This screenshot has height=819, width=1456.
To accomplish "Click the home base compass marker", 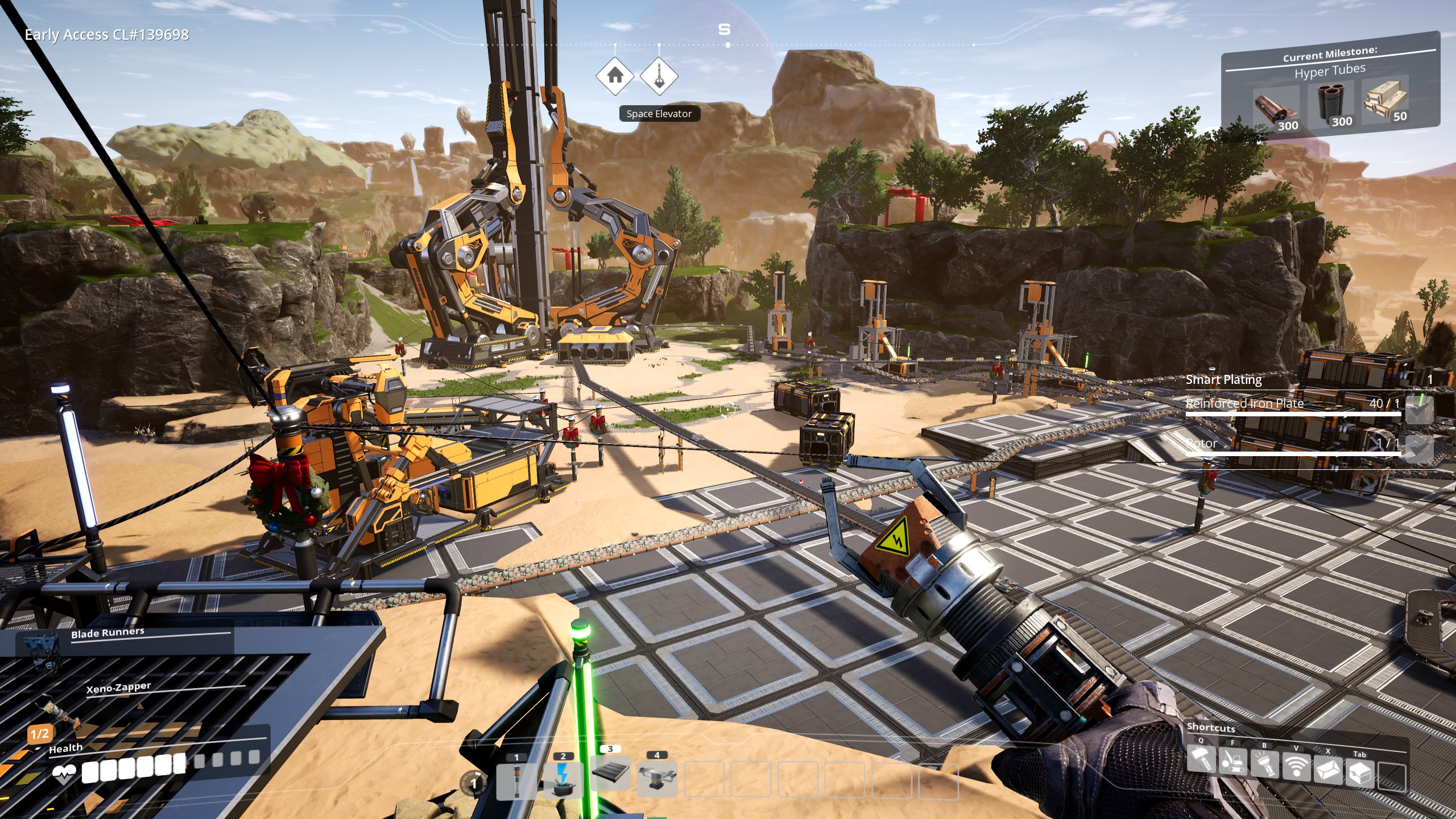I will point(615,75).
